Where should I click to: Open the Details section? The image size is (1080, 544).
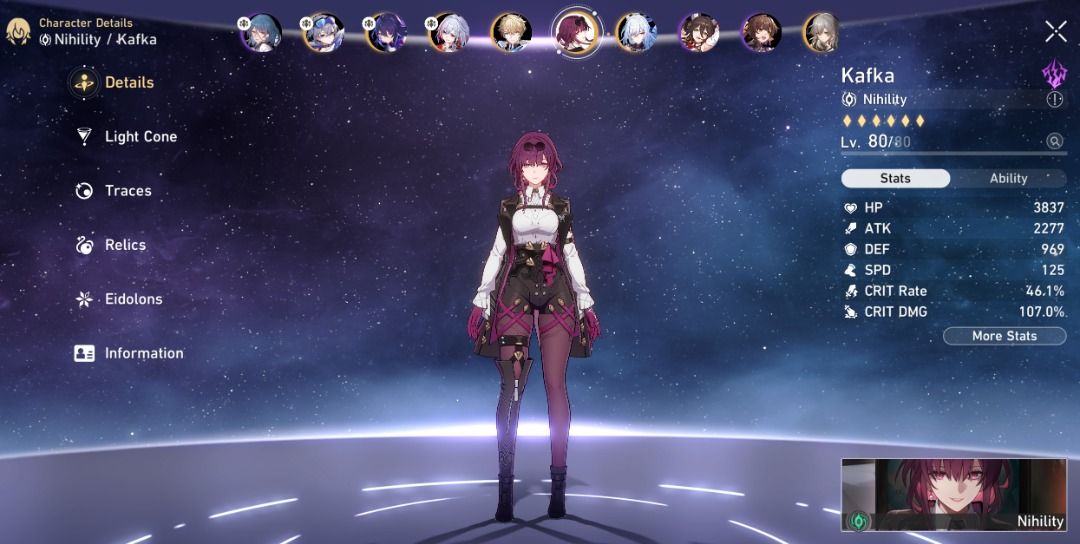tap(112, 83)
